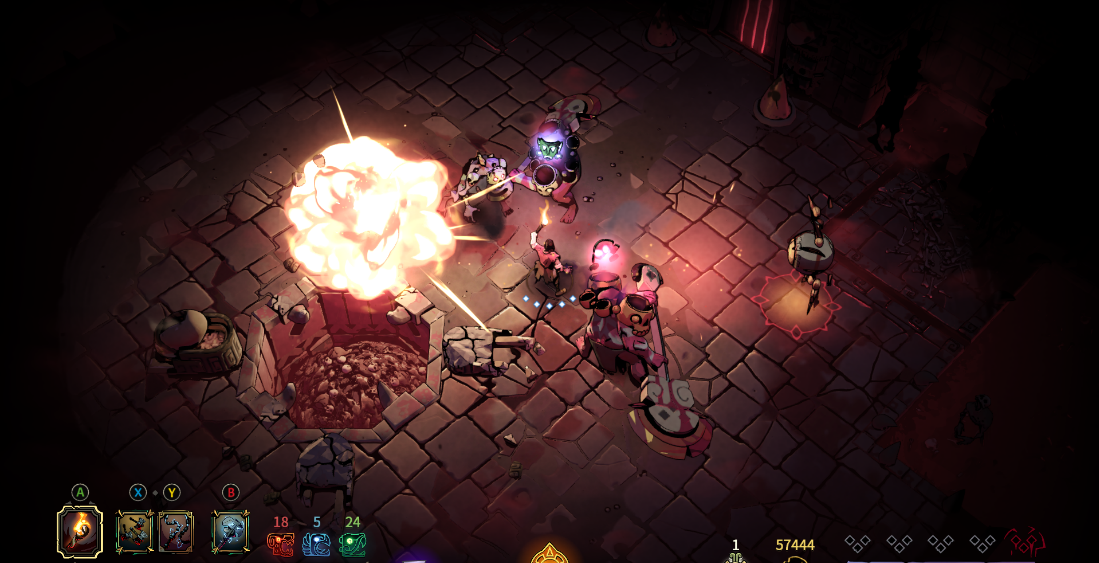Screen dimensions: 1099x563
Task: Choose the chain whip weapon slot
Action: click(x=175, y=532)
